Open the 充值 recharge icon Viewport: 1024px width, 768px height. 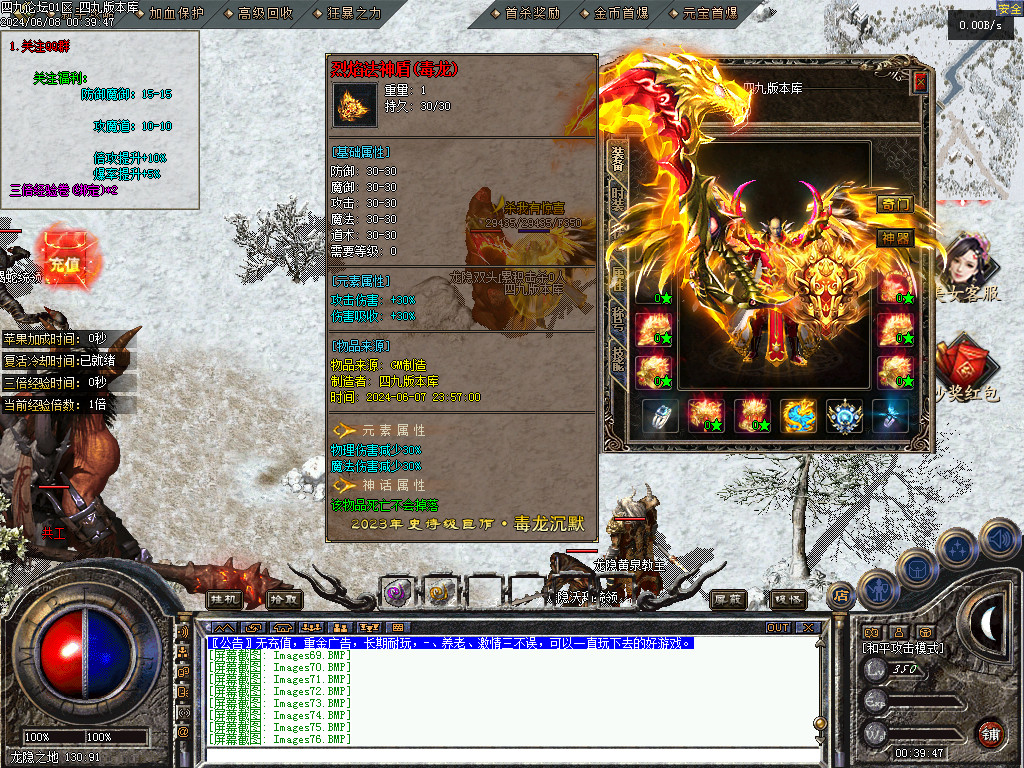63,263
